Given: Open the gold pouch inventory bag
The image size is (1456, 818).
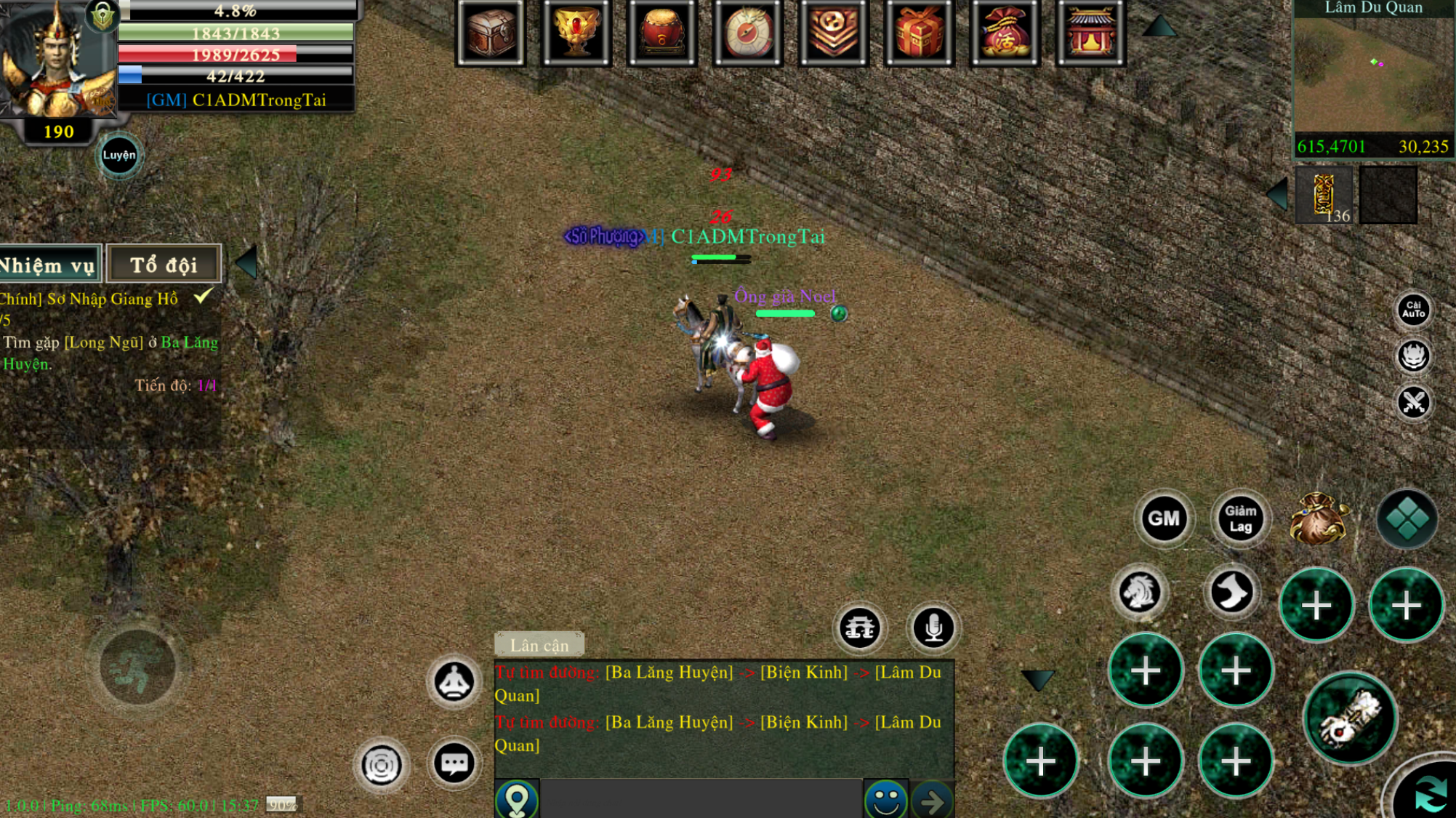Looking at the screenshot, I should (x=1318, y=518).
